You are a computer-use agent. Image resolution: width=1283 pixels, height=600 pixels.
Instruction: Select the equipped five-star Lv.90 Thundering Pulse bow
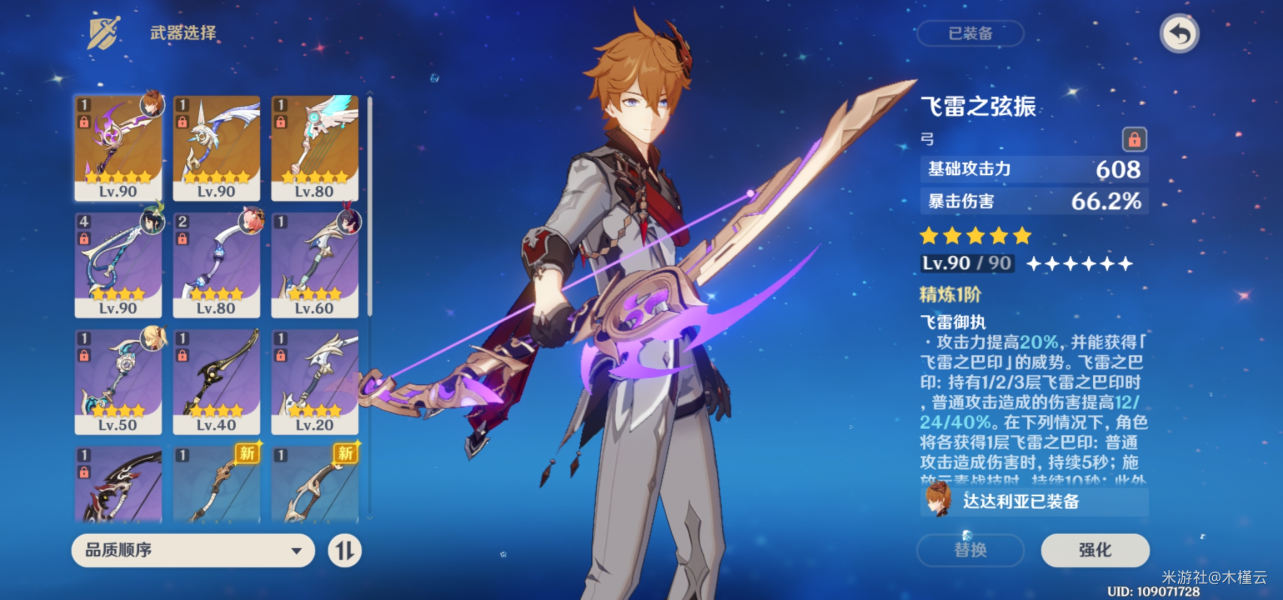118,147
